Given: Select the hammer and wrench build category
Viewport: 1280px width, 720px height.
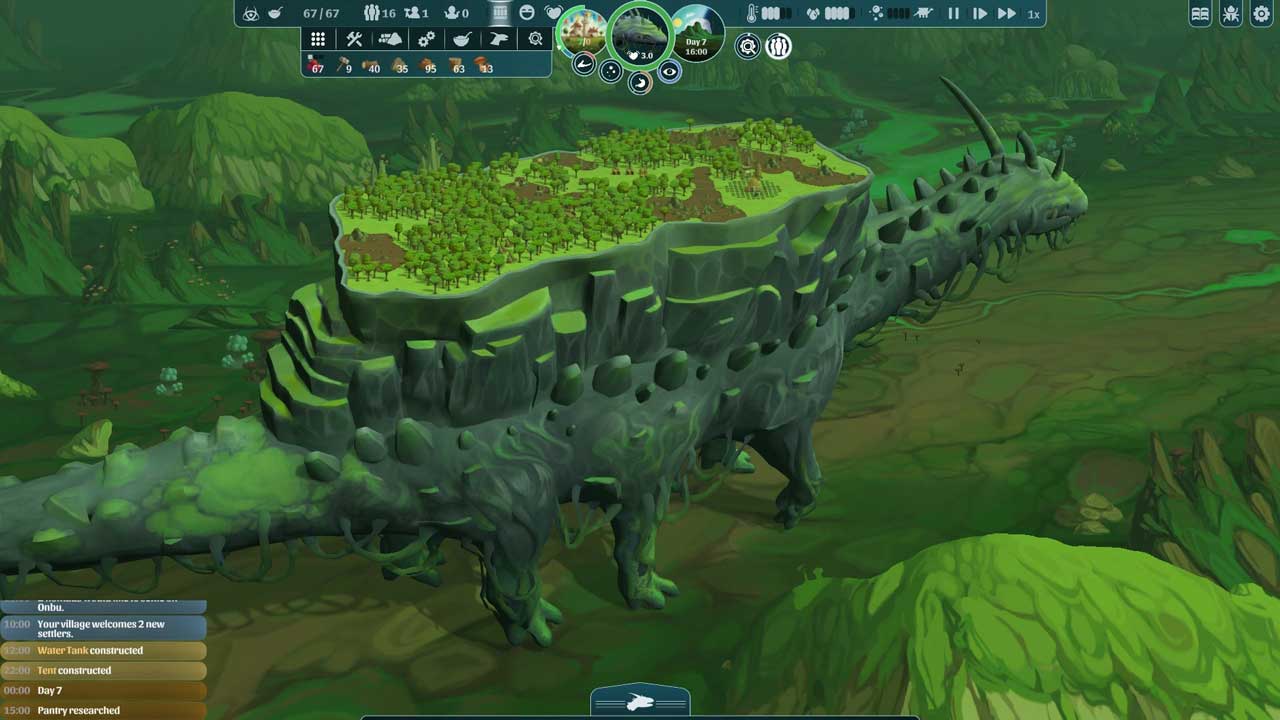Looking at the screenshot, I should (354, 39).
